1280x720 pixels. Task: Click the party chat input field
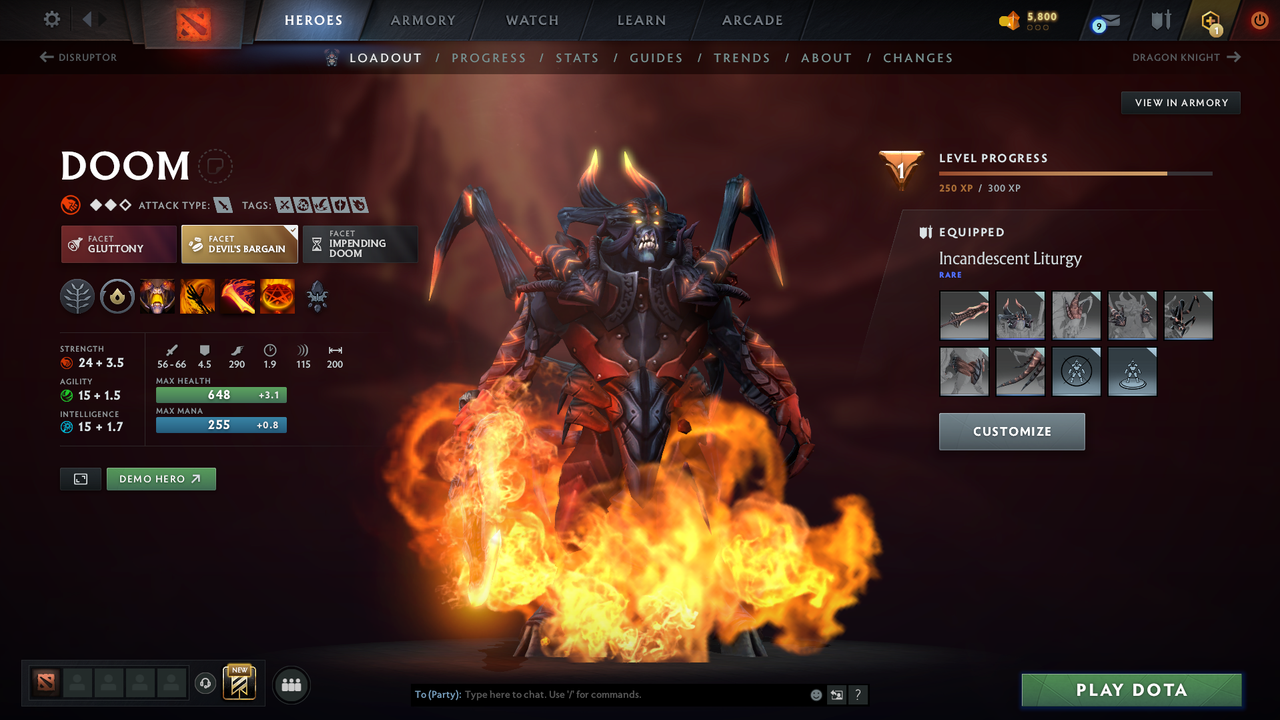[x=600, y=694]
